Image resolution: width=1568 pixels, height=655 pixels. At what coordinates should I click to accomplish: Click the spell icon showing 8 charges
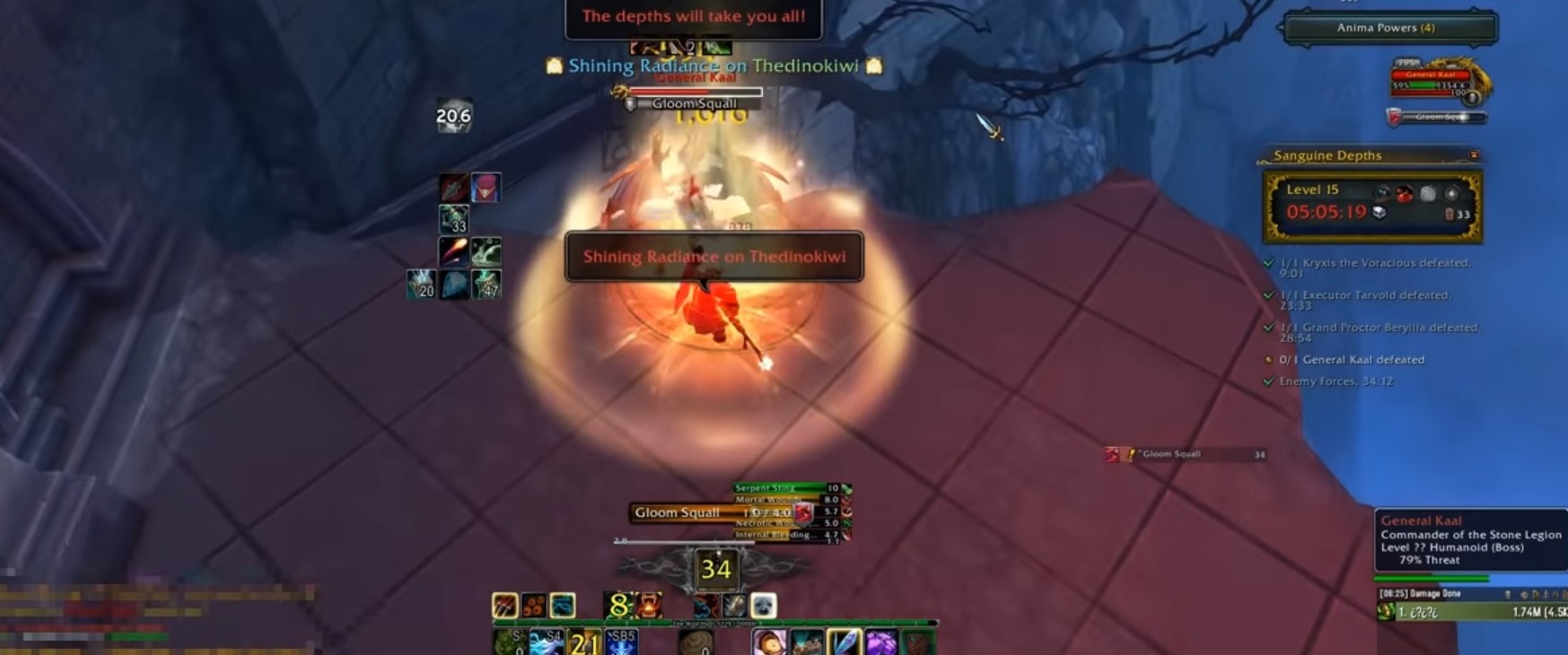616,603
